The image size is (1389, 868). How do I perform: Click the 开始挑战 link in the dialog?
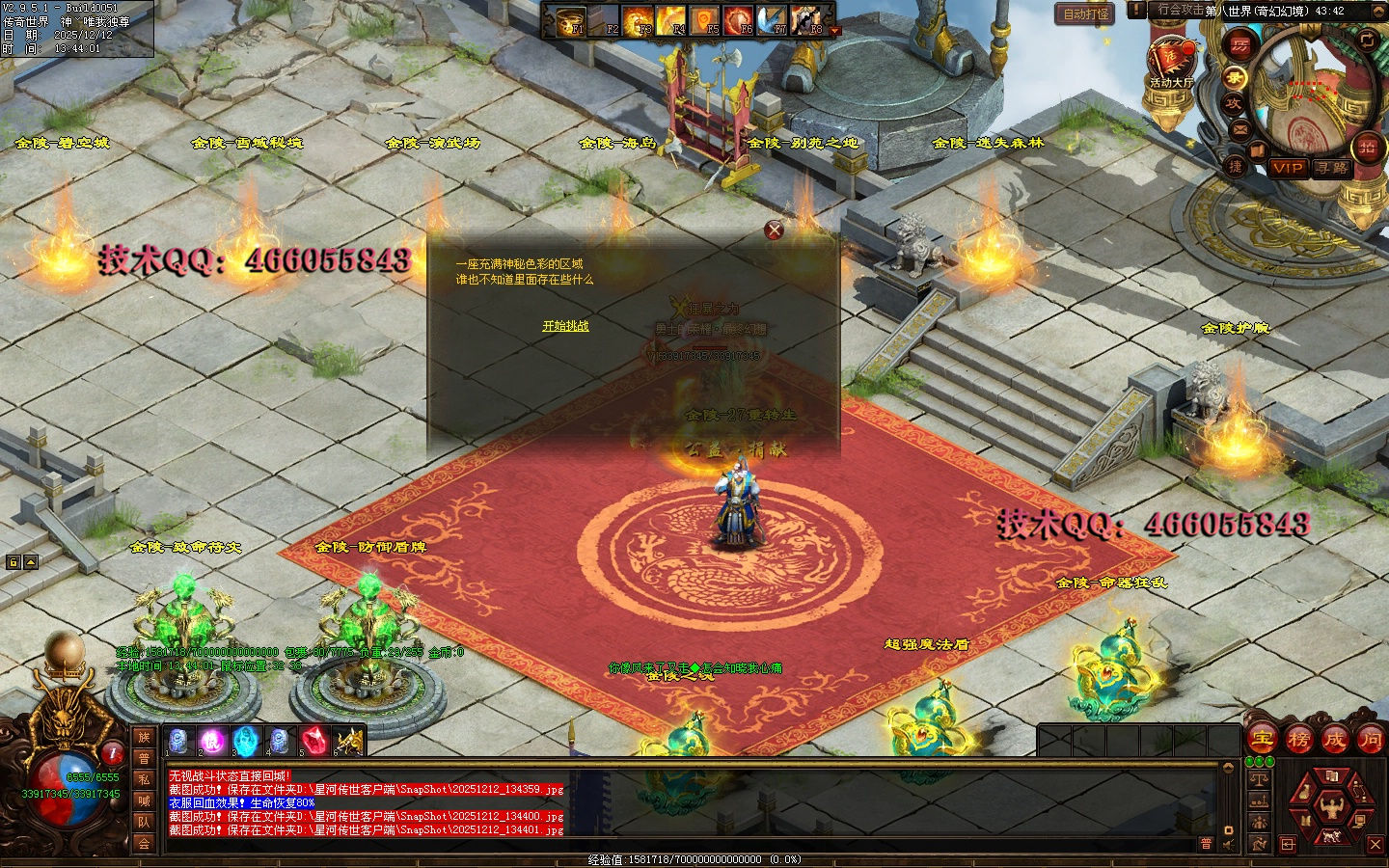tap(565, 326)
